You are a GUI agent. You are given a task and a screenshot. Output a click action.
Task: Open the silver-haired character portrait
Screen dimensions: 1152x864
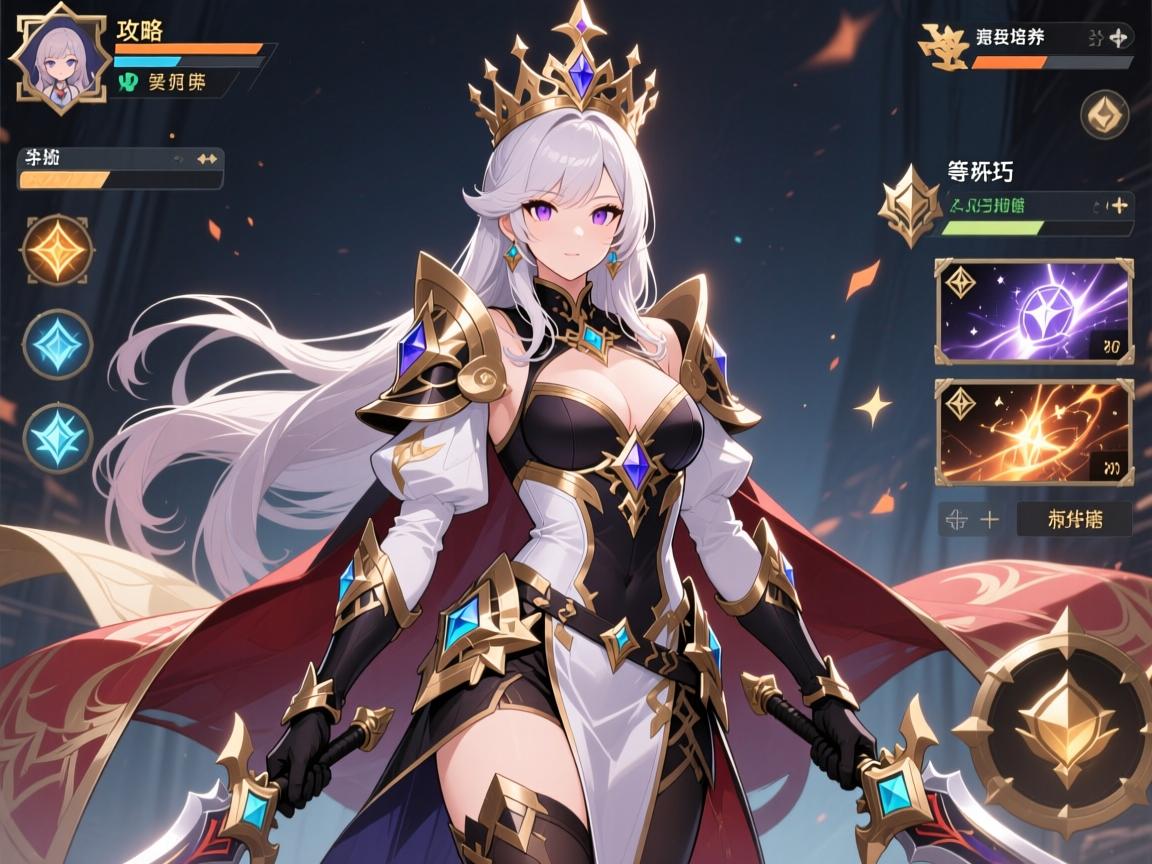(59, 60)
